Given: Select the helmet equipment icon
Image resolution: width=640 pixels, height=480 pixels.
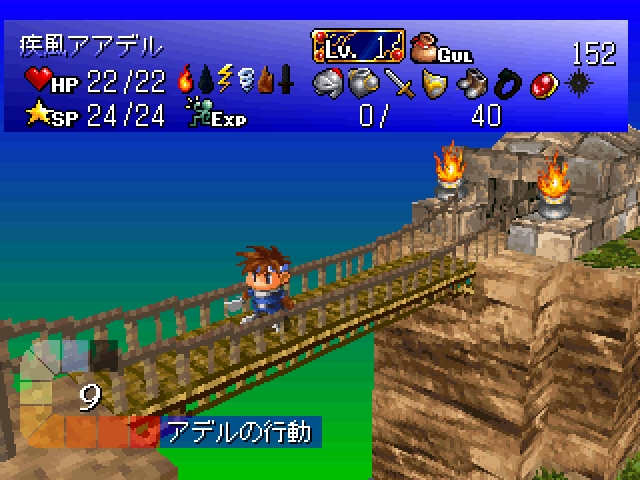Looking at the screenshot, I should pos(327,82).
